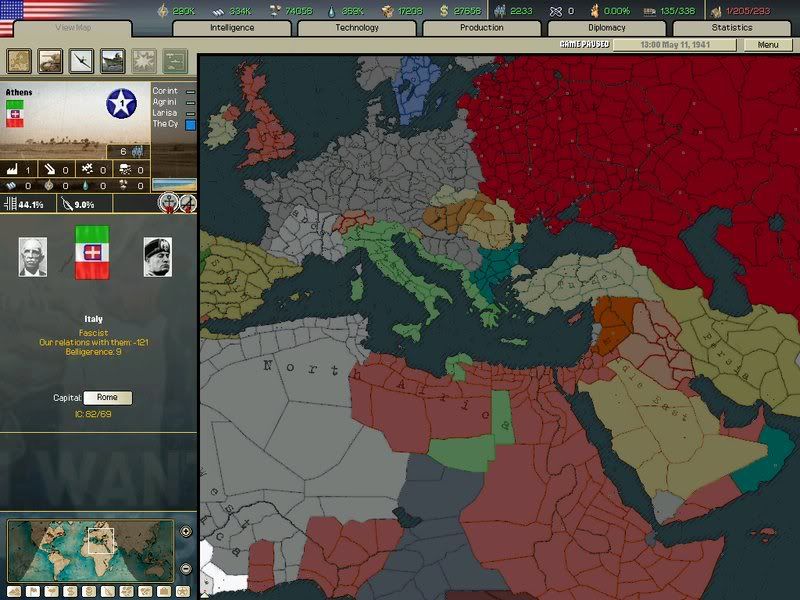Viewport: 800px width, 600px height.
Task: Open the Production screen
Action: 482,28
